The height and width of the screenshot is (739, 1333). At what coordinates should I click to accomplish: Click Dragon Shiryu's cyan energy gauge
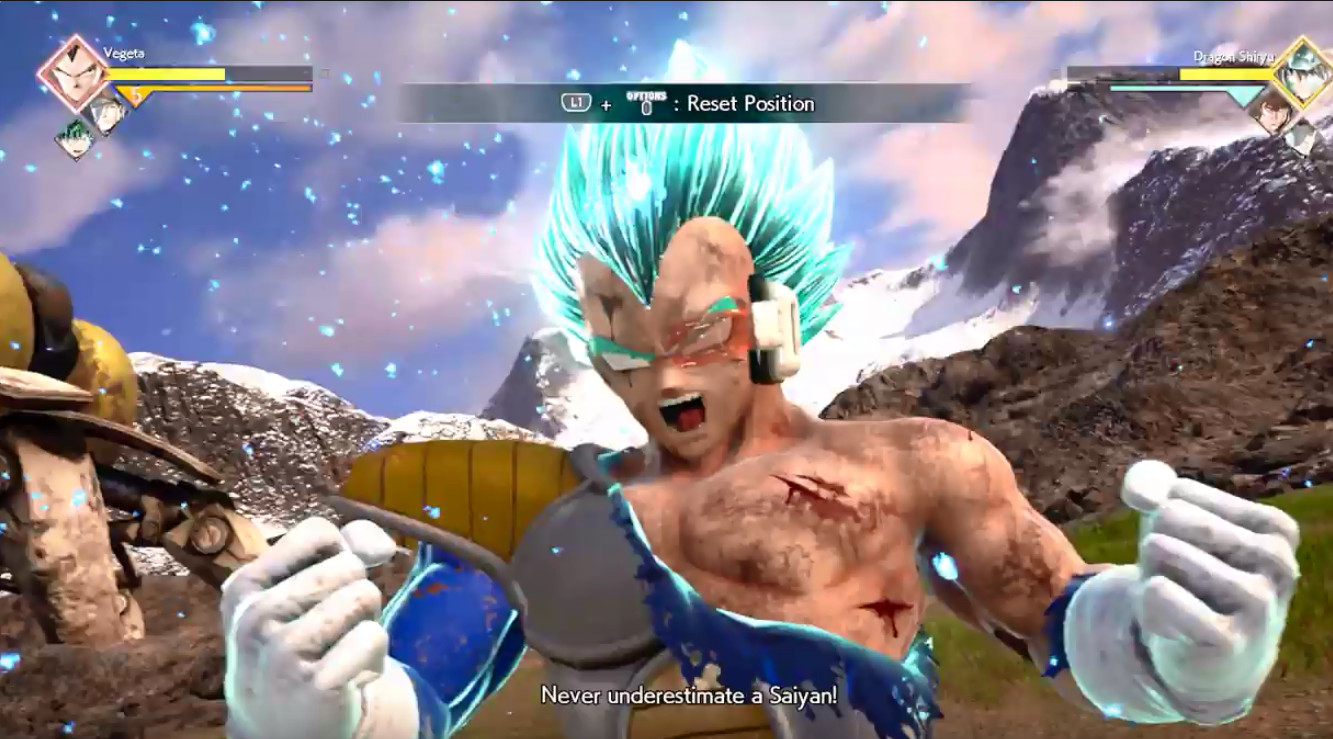tap(1187, 88)
